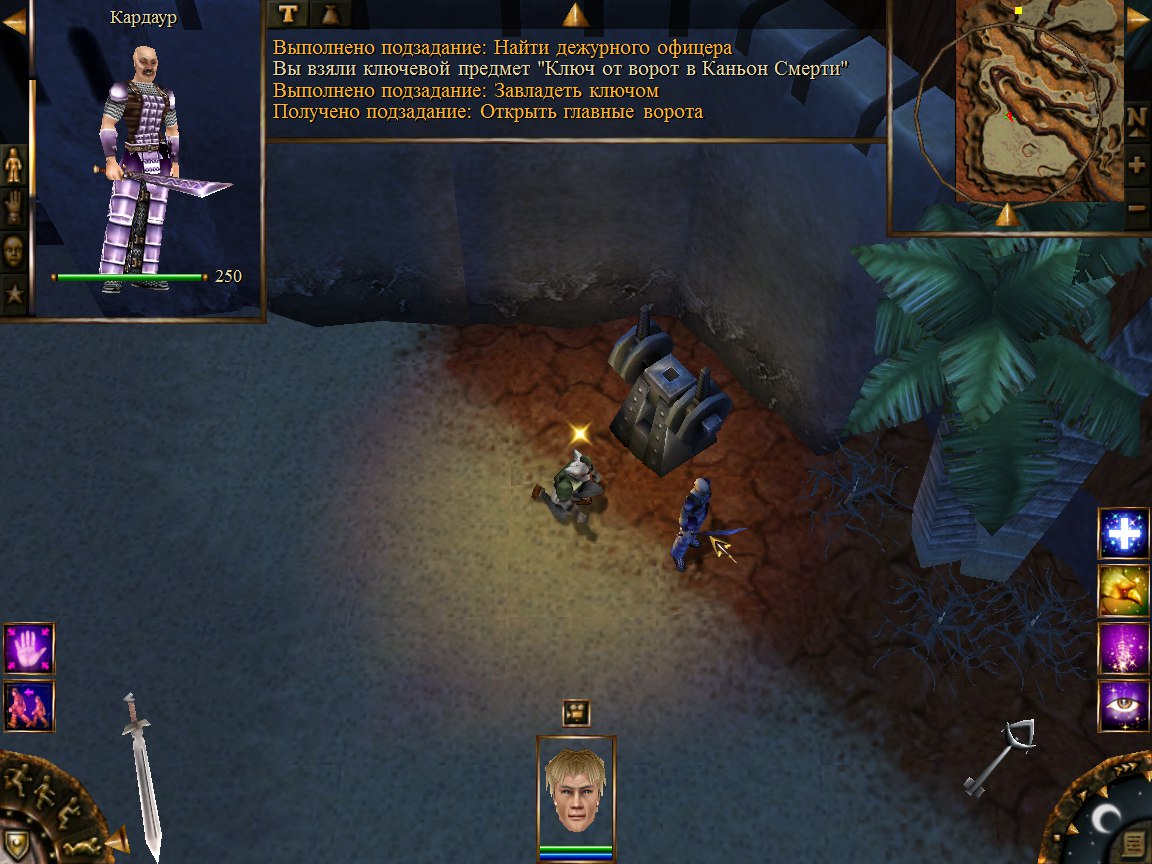
Task: Activate the eye vision spell
Action: (x=1124, y=705)
